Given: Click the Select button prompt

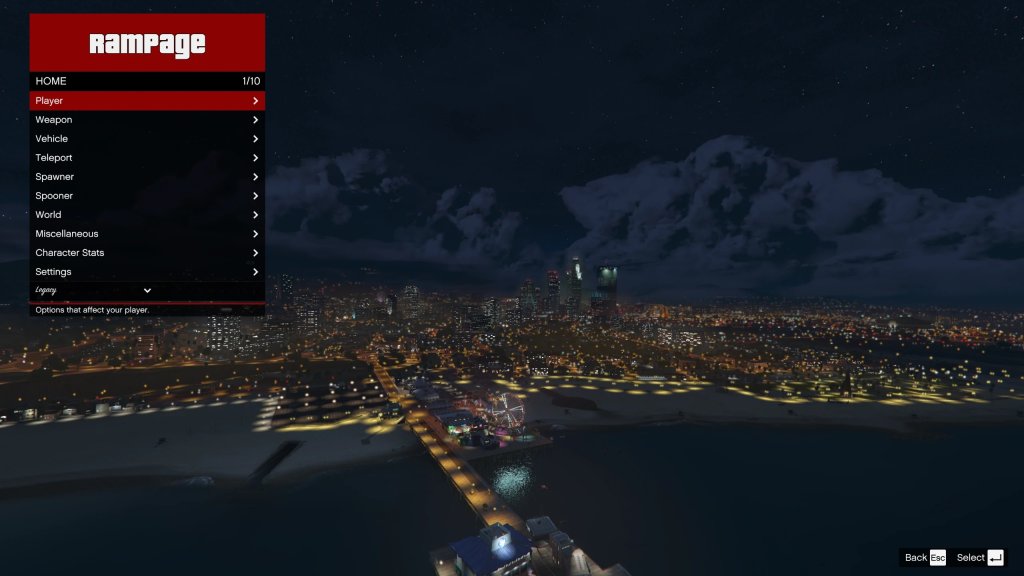Looking at the screenshot, I should click(x=980, y=558).
